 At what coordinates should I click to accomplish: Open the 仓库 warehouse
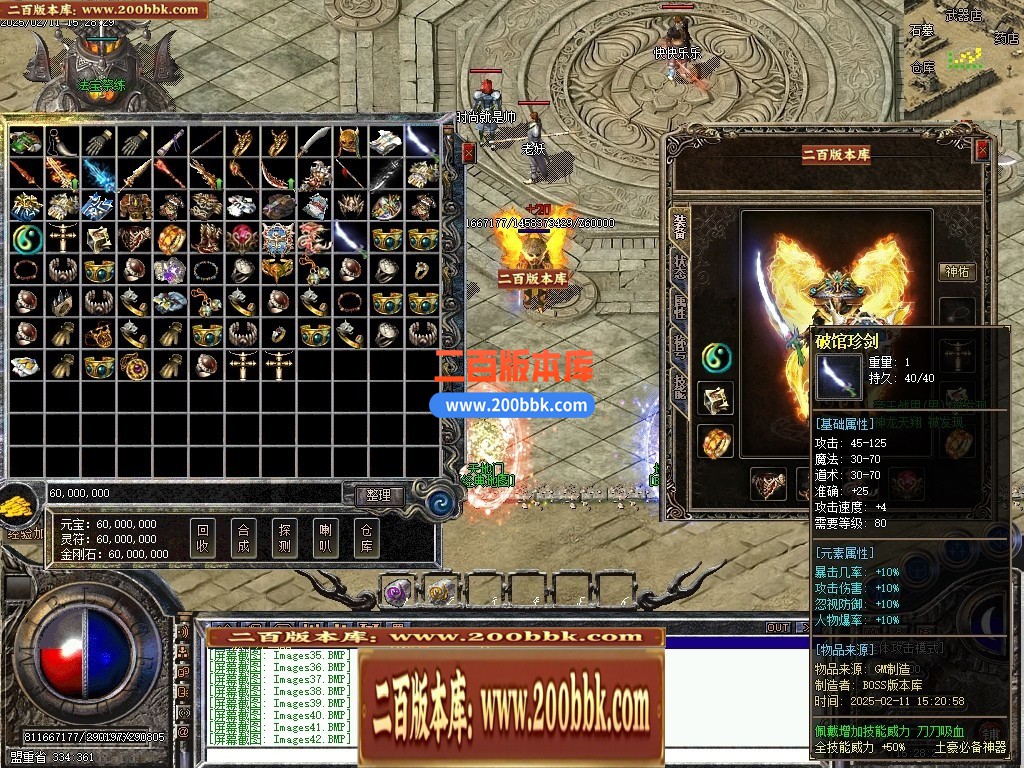366,539
